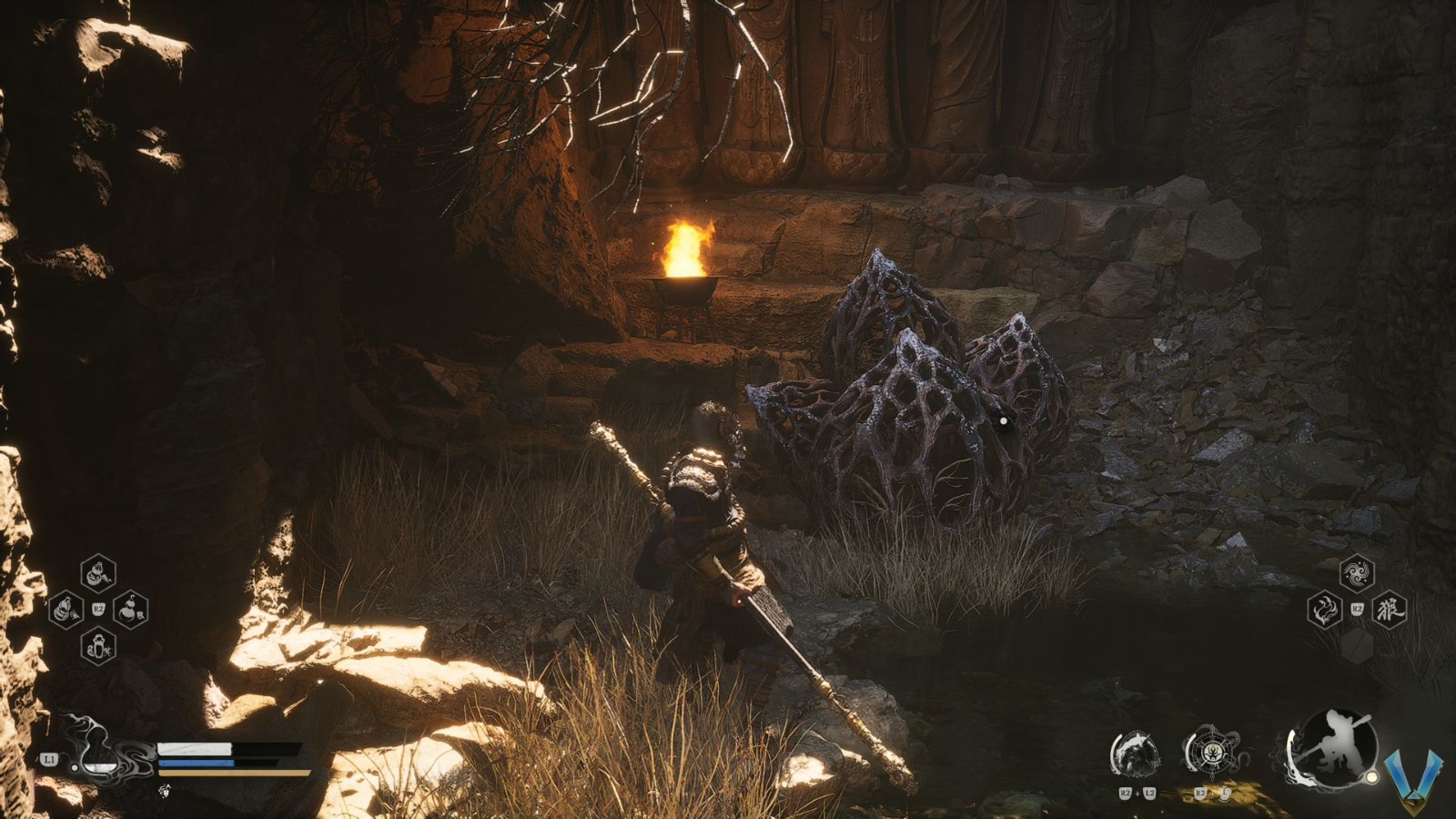This screenshot has width=1456, height=819.
Task: Click the gold pellet counter circle
Action: click(x=1370, y=776)
